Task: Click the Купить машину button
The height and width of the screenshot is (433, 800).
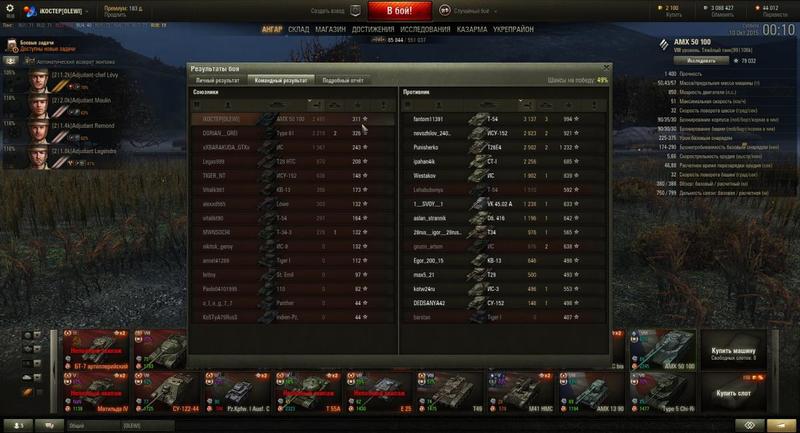Action: 734,354
